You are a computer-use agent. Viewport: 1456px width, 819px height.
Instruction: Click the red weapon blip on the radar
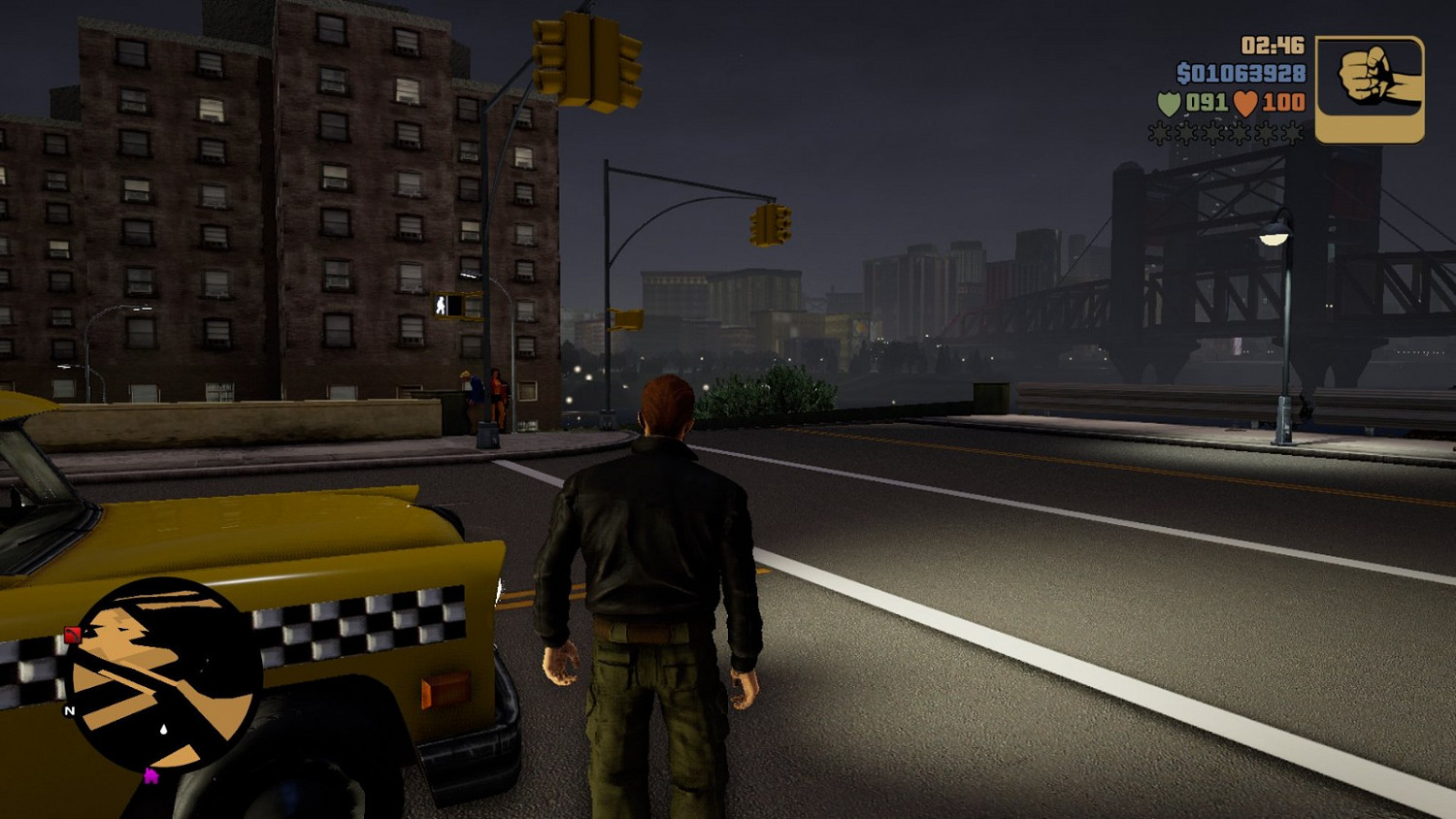(x=72, y=634)
